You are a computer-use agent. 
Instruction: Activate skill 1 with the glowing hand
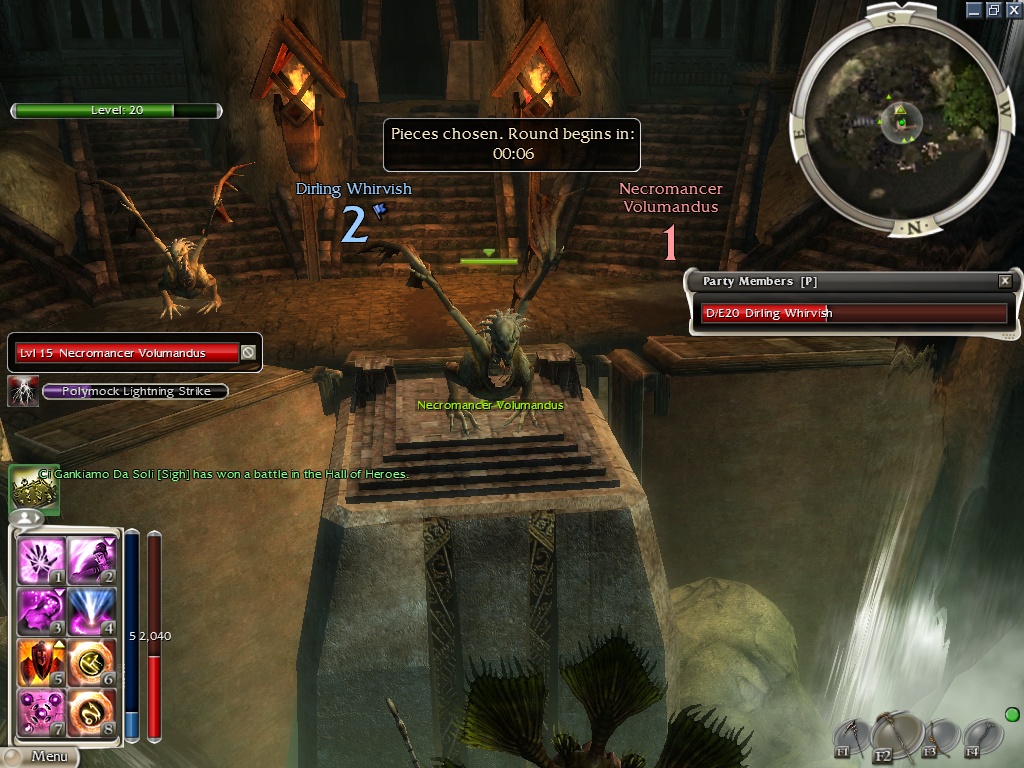point(42,562)
